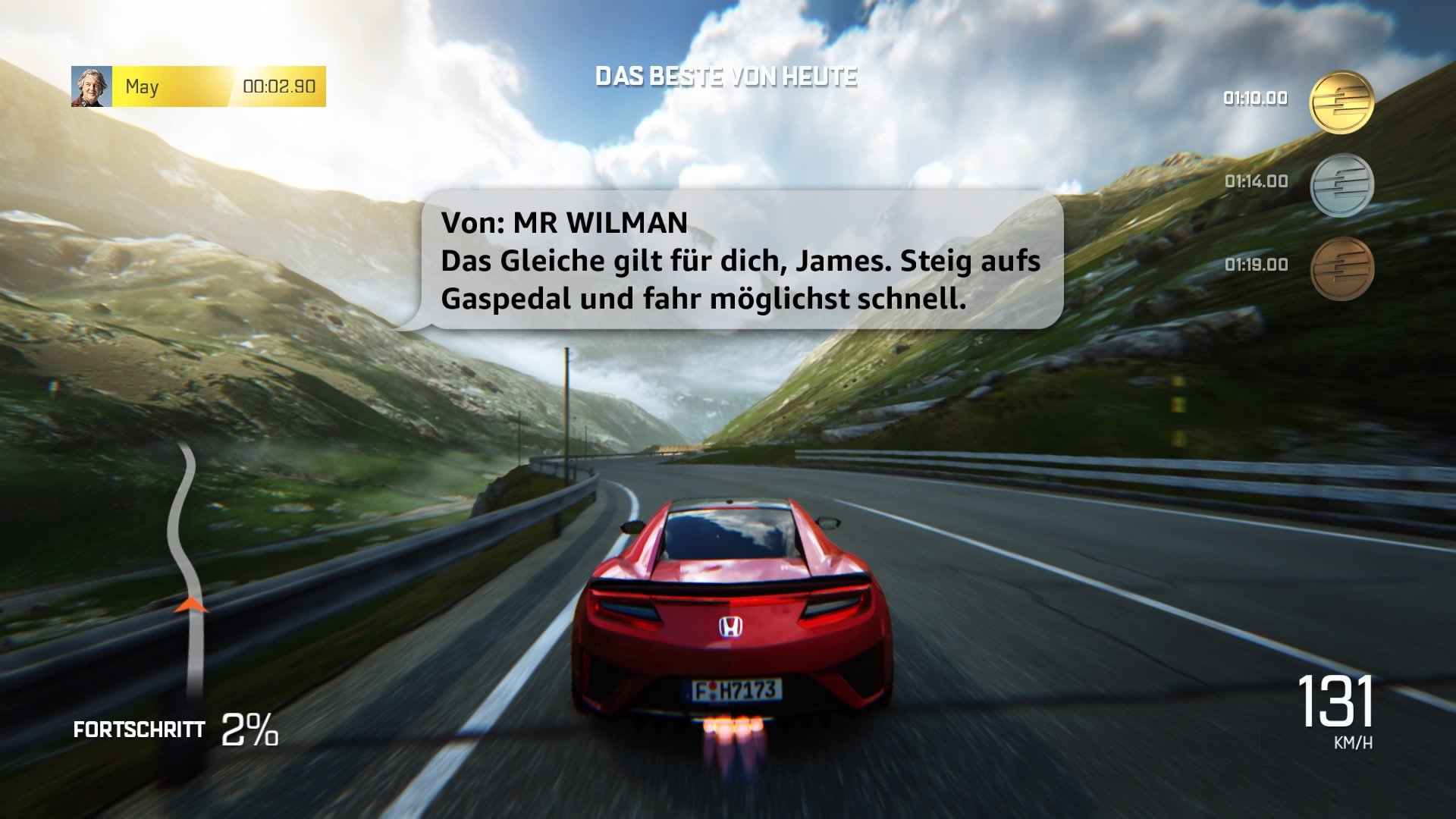Click May's driver portrait avatar
This screenshot has width=1456, height=819.
[x=90, y=86]
